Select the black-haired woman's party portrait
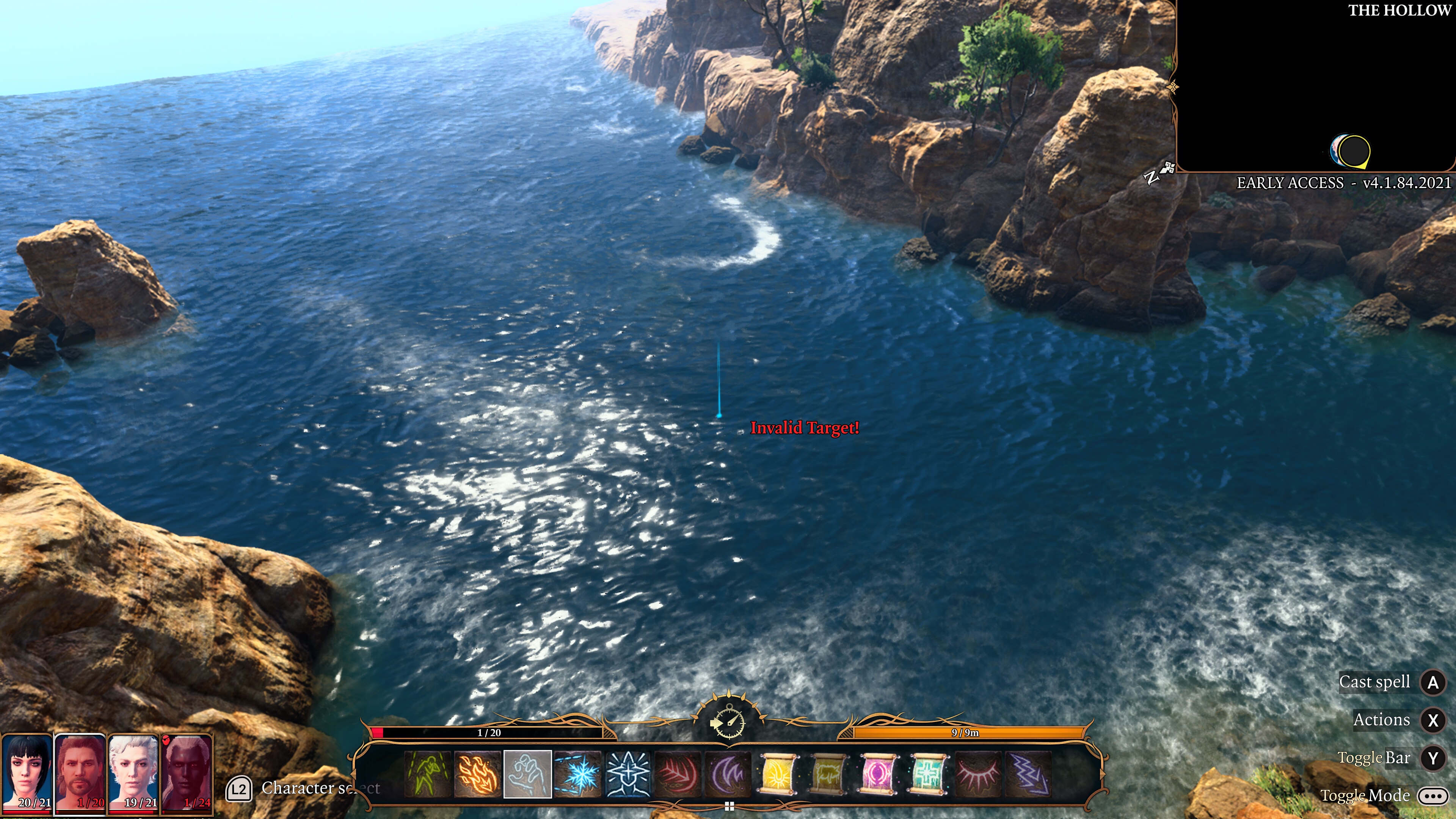 (27, 773)
